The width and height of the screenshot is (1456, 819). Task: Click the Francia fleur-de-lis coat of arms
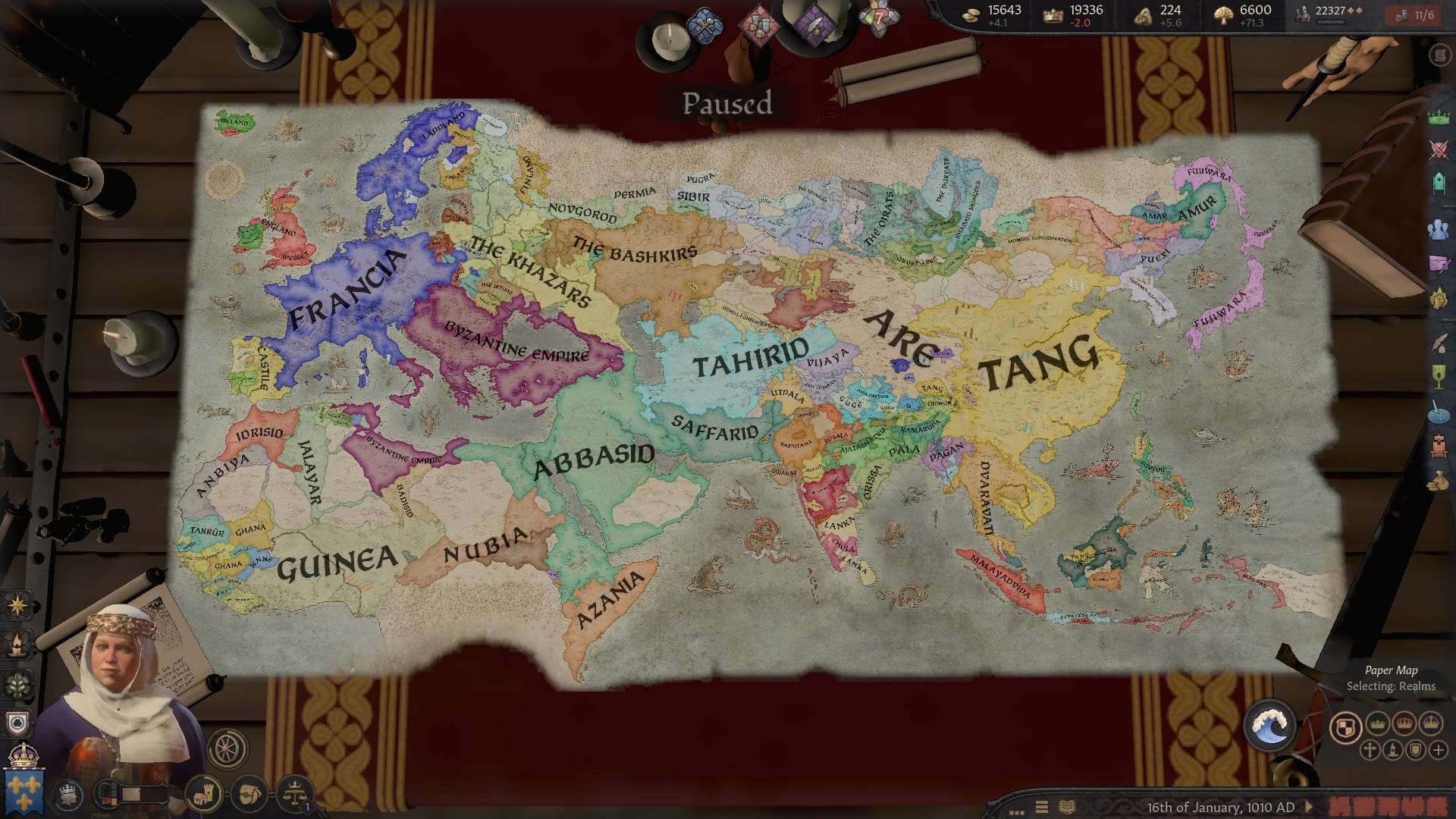(x=24, y=789)
